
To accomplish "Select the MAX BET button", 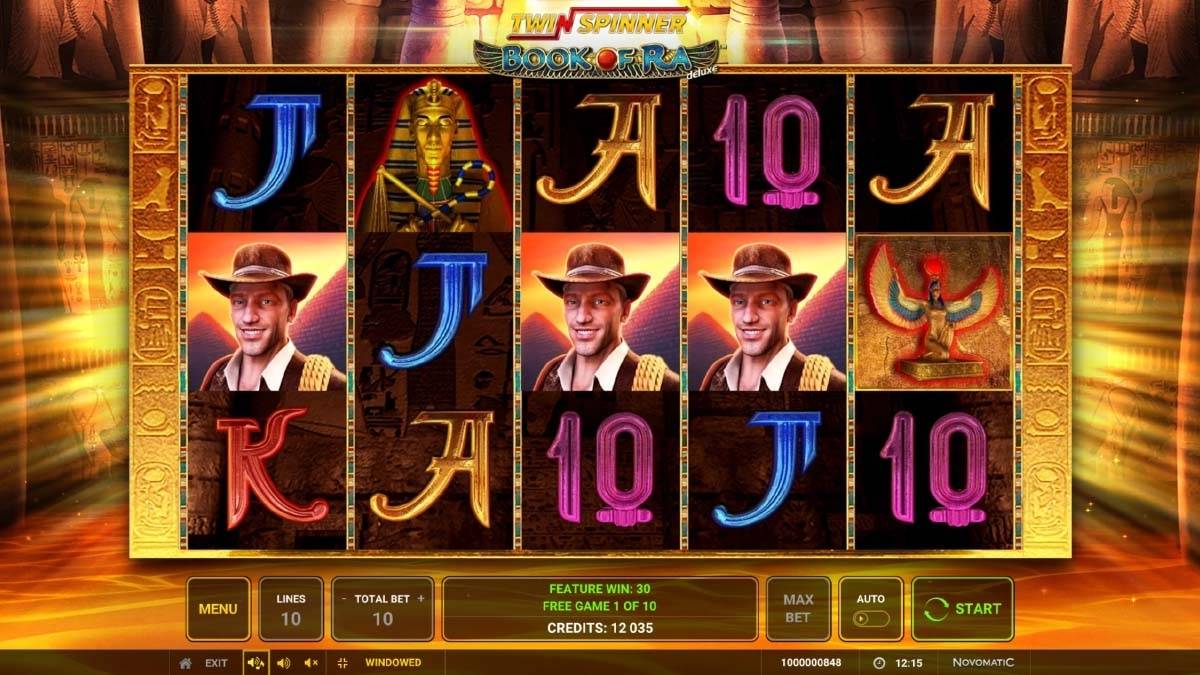I will [797, 608].
